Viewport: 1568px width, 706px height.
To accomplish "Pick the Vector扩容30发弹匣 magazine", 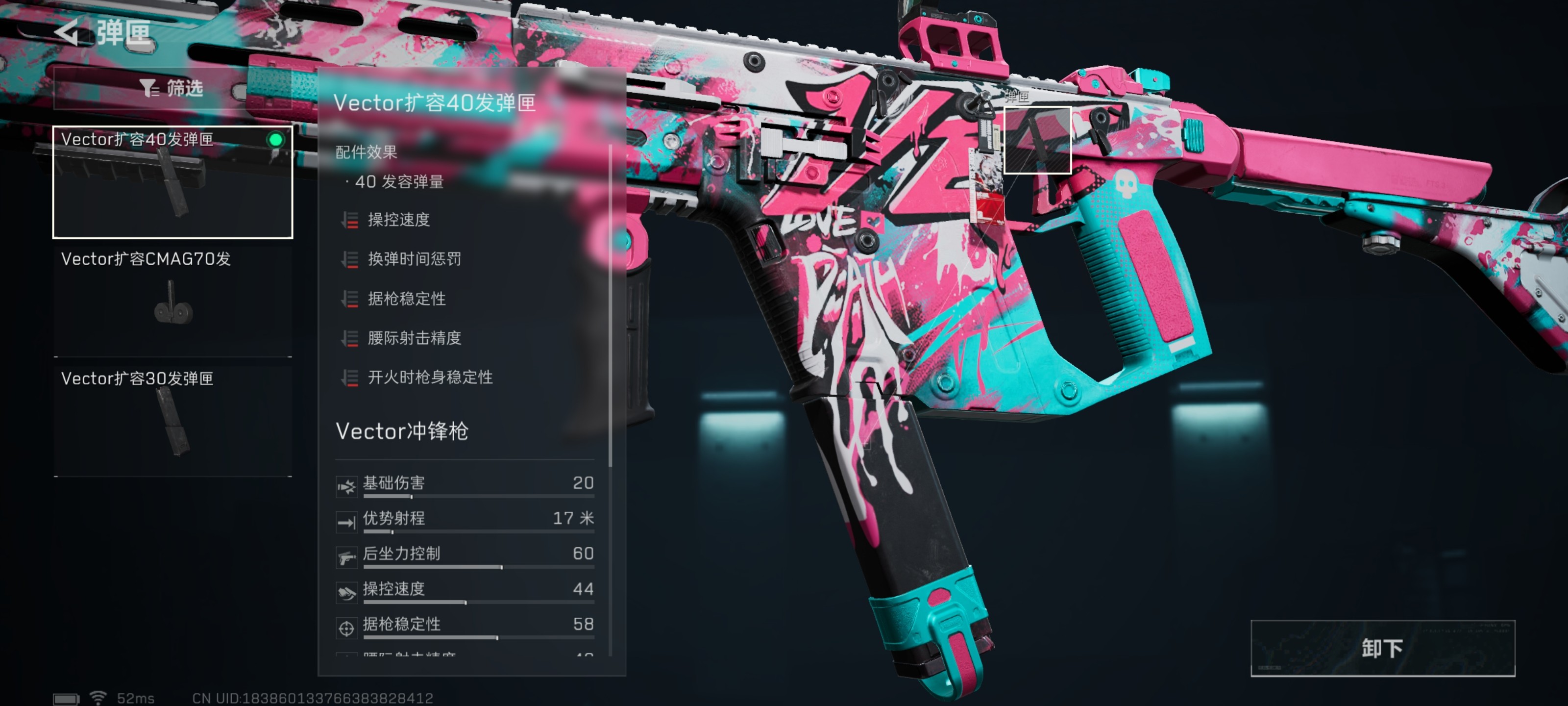I will [x=173, y=420].
